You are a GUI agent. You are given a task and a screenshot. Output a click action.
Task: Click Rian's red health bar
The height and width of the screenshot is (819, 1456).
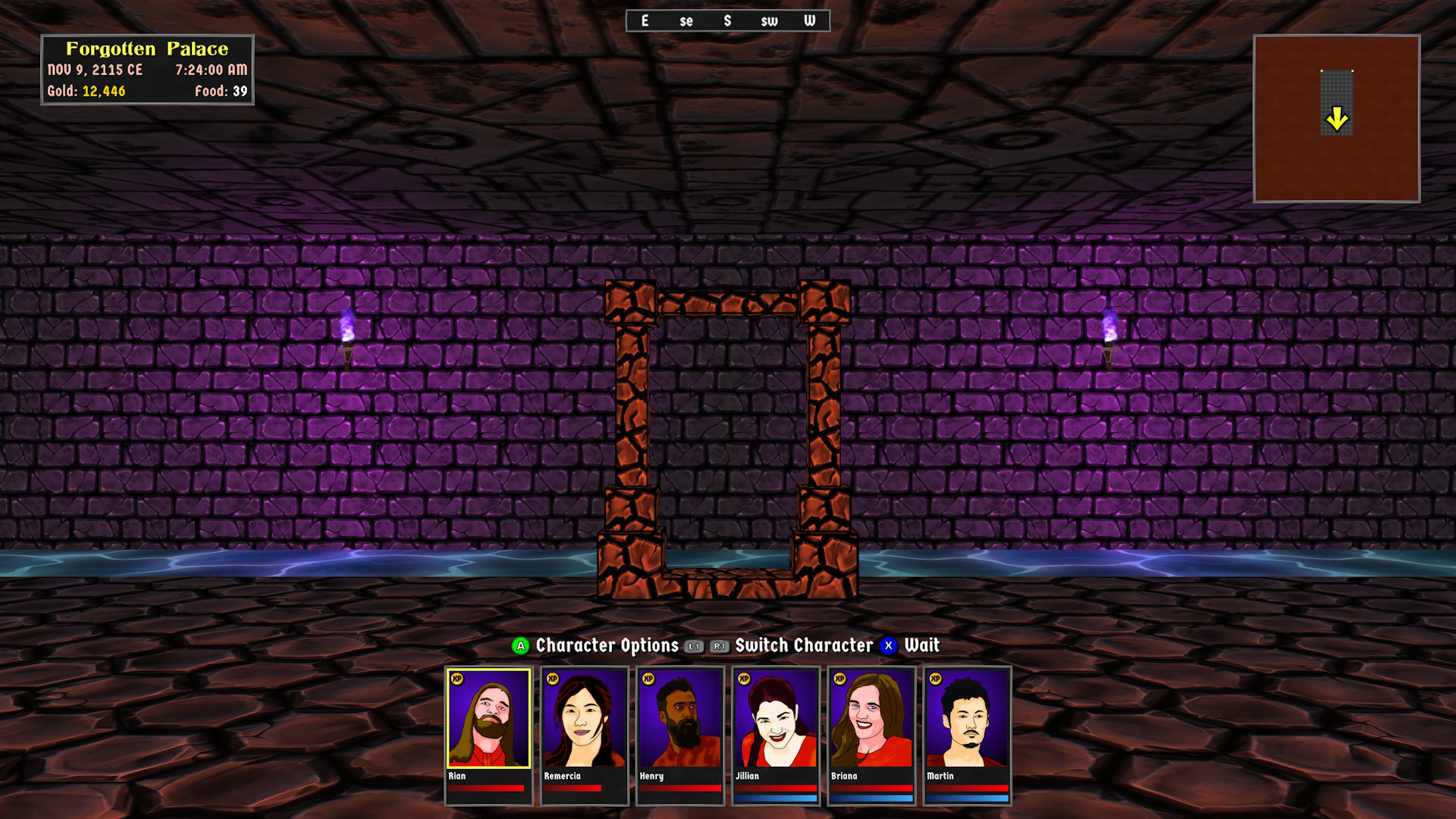[485, 788]
